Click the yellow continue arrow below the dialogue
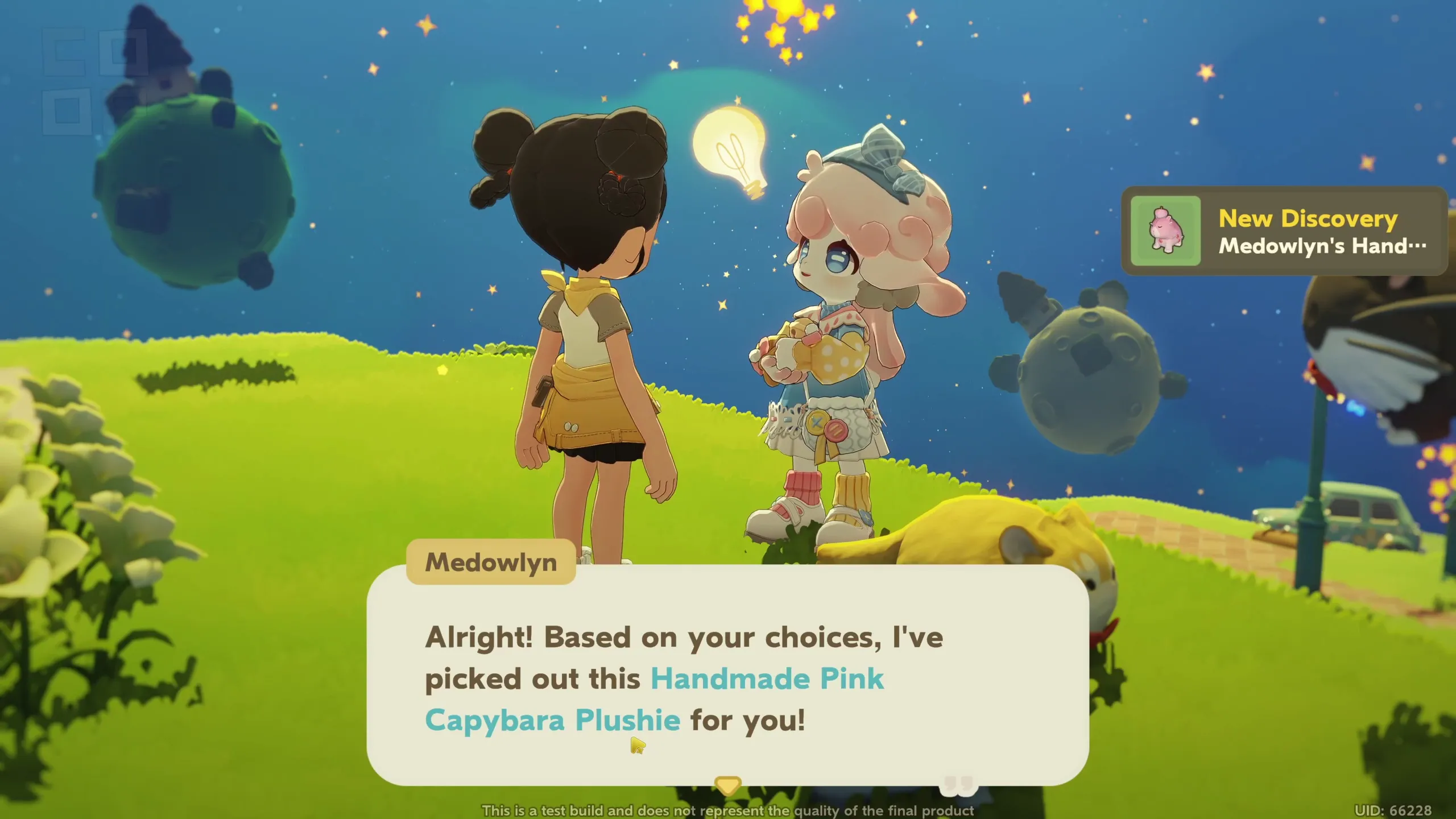 pos(727,785)
